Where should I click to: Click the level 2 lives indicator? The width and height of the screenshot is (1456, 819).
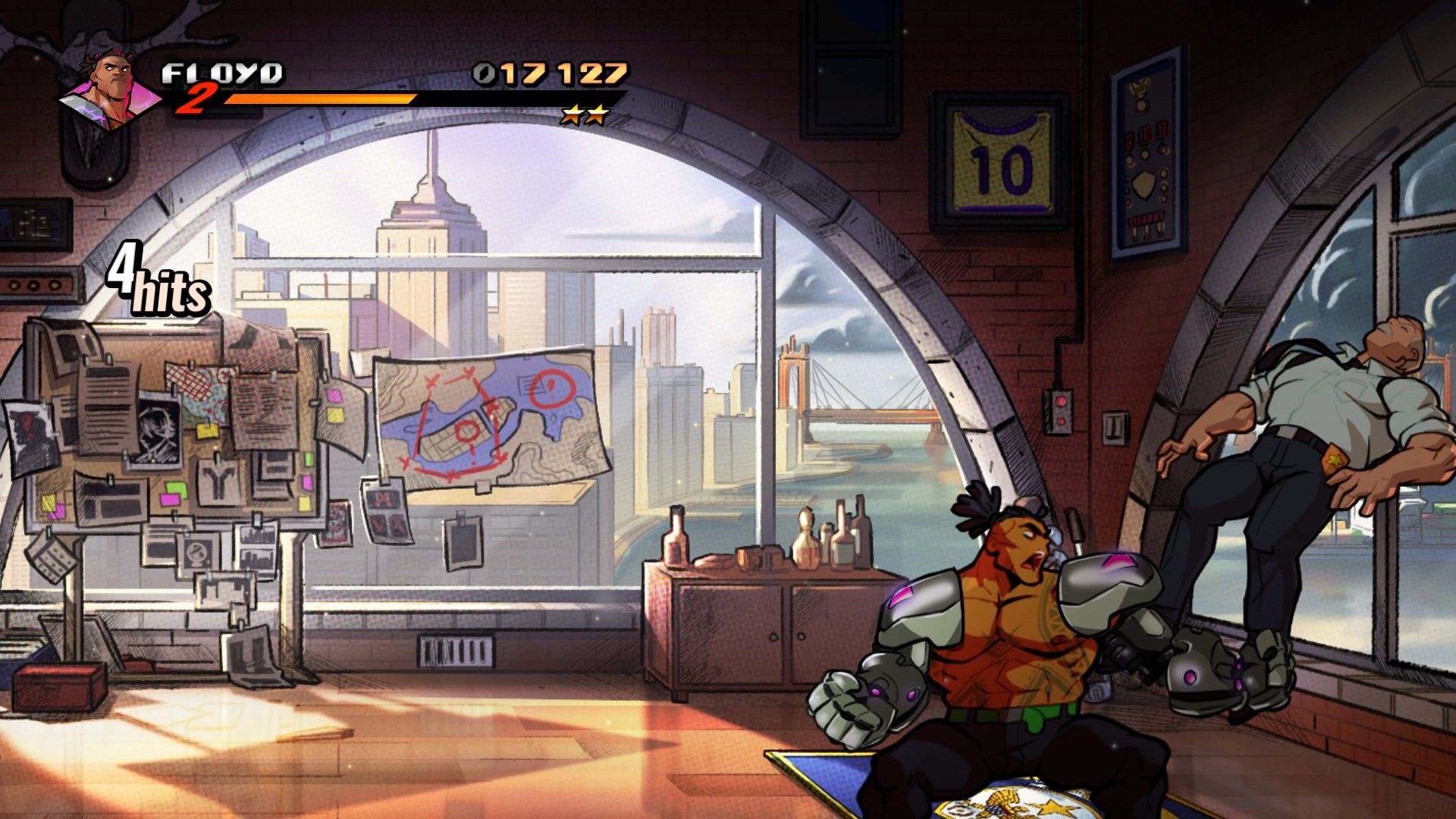198,100
